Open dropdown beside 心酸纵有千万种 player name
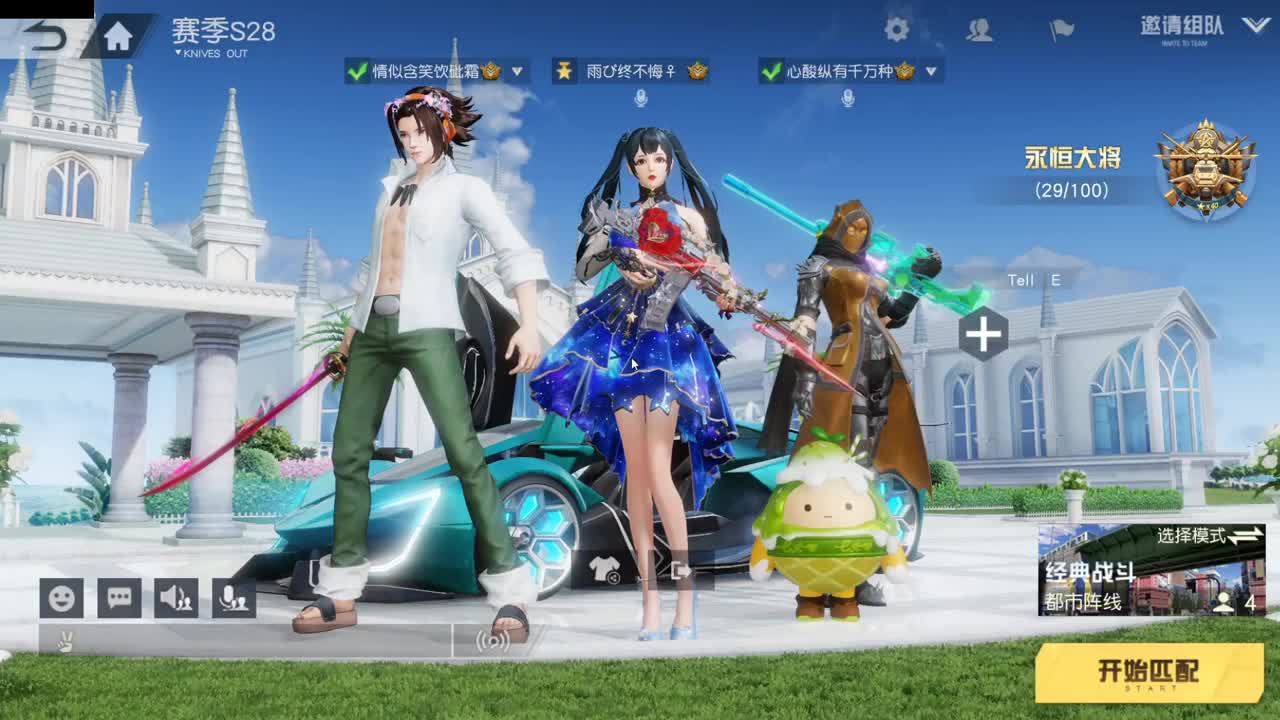This screenshot has height=720, width=1280. pos(930,72)
